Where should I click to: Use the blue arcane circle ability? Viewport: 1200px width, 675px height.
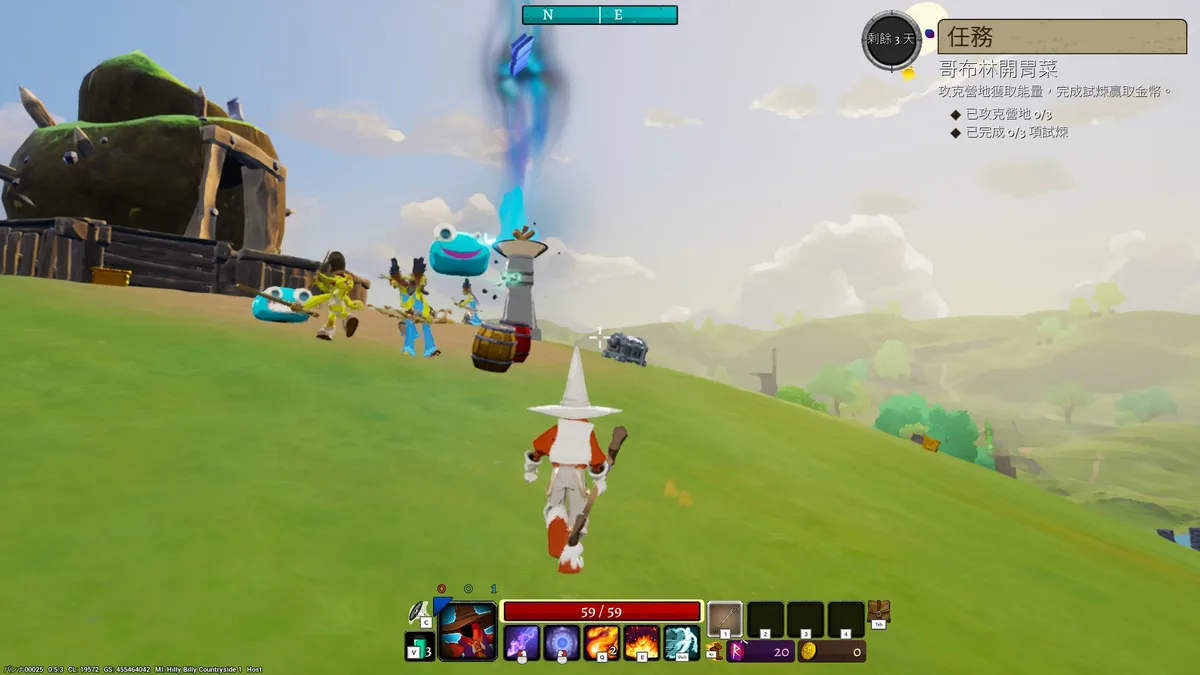point(562,642)
